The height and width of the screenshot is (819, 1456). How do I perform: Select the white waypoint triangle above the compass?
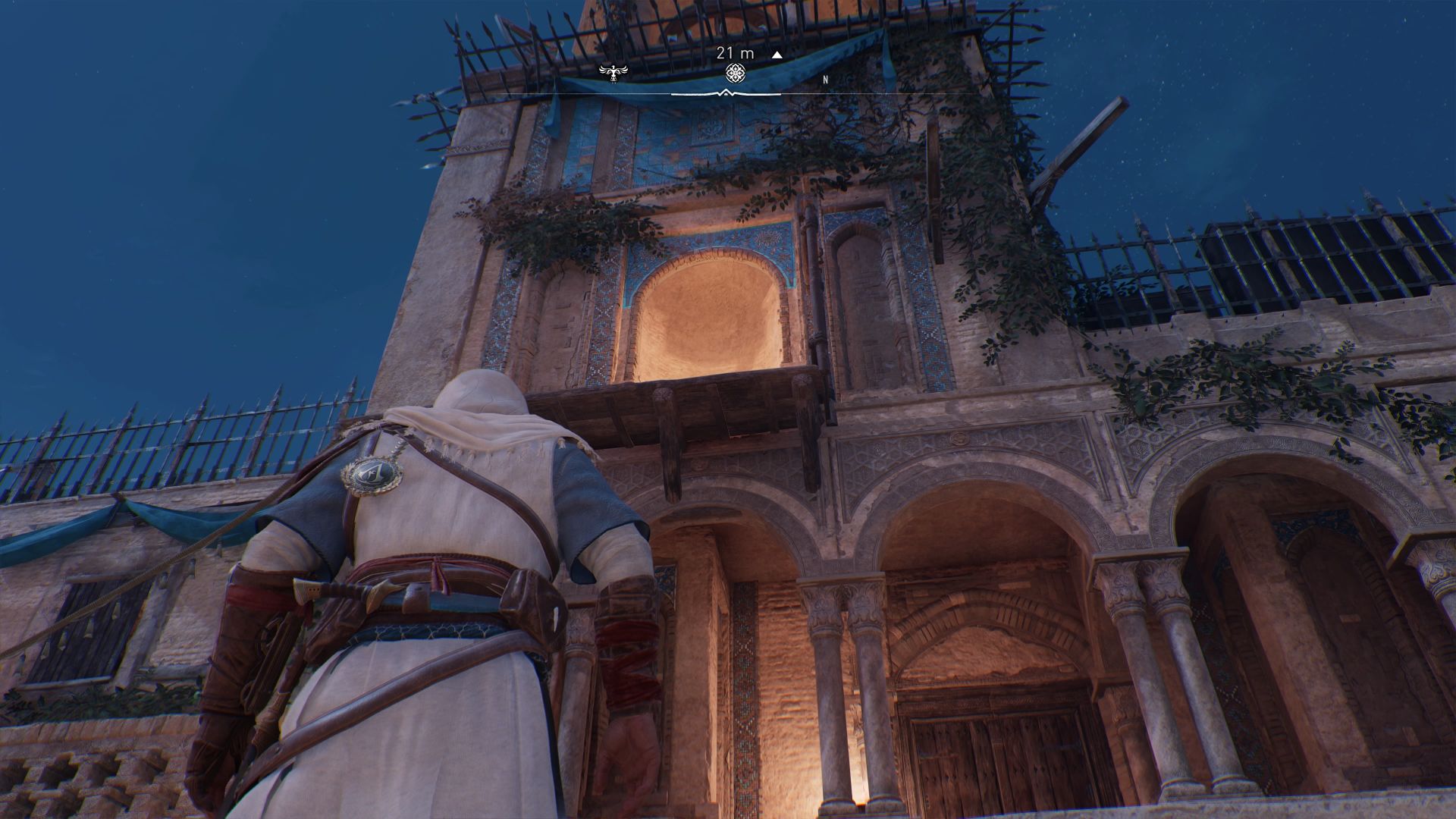(775, 55)
